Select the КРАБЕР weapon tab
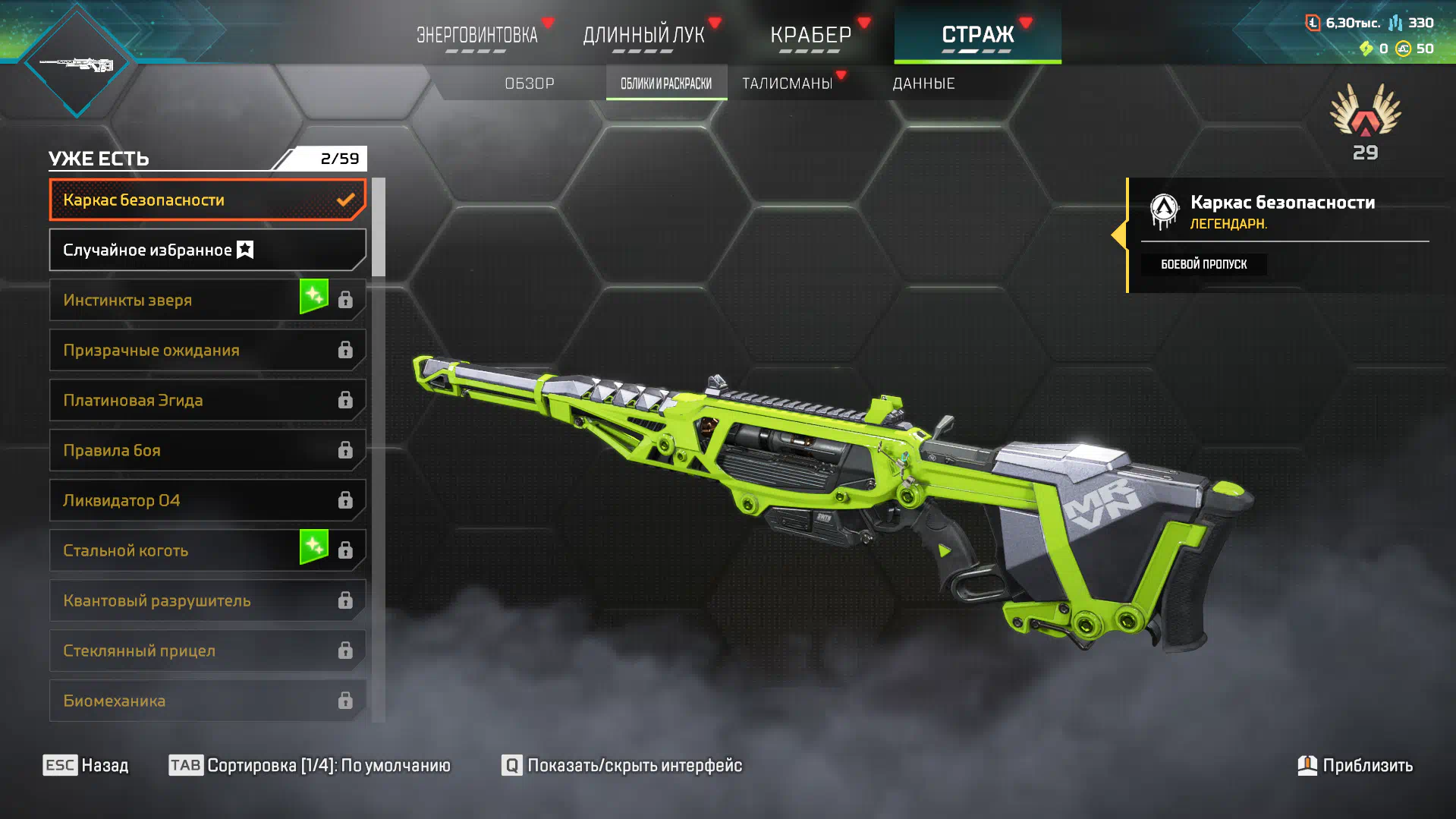The width and height of the screenshot is (1456, 819). click(810, 35)
